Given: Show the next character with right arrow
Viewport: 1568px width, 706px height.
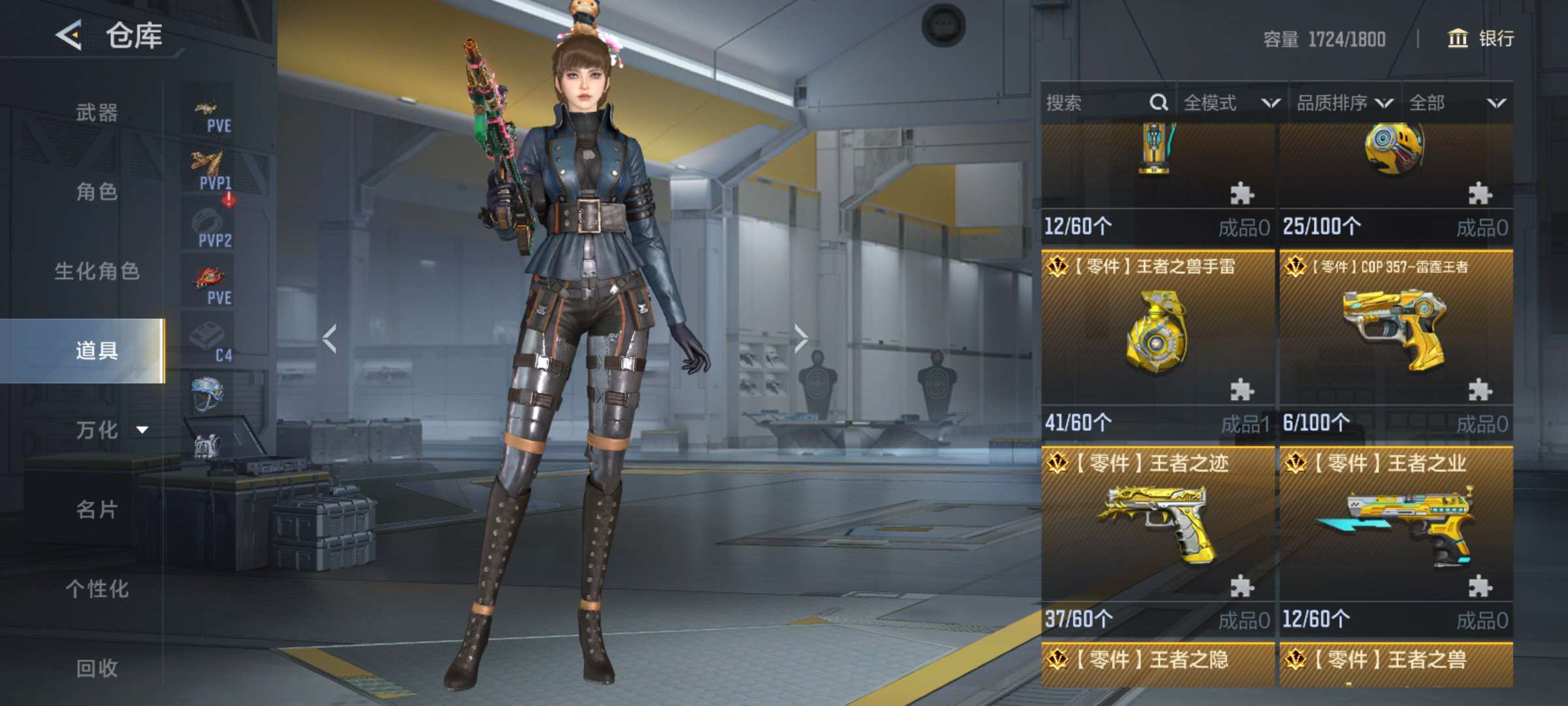Looking at the screenshot, I should (x=801, y=339).
